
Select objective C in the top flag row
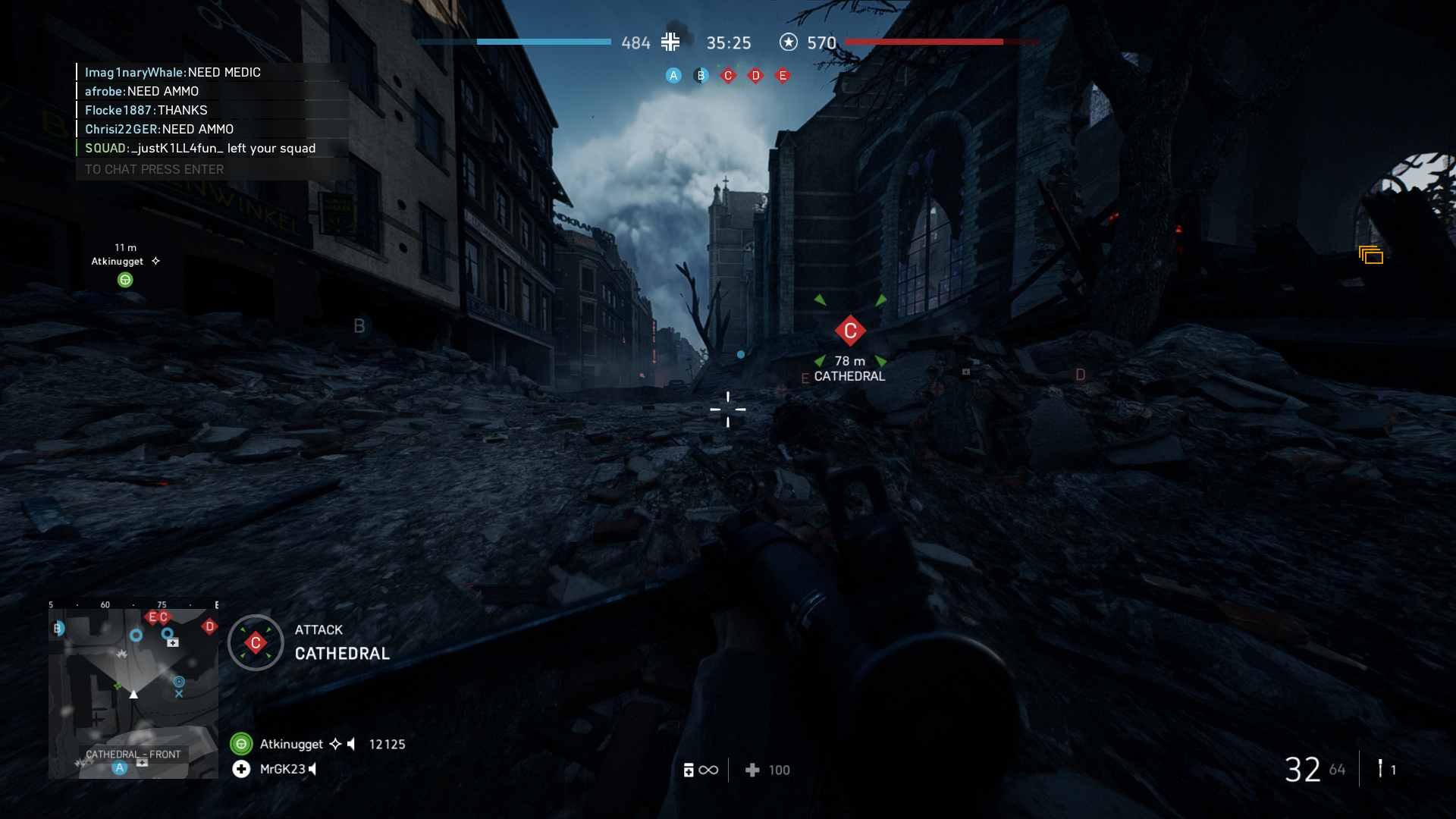[x=728, y=75]
